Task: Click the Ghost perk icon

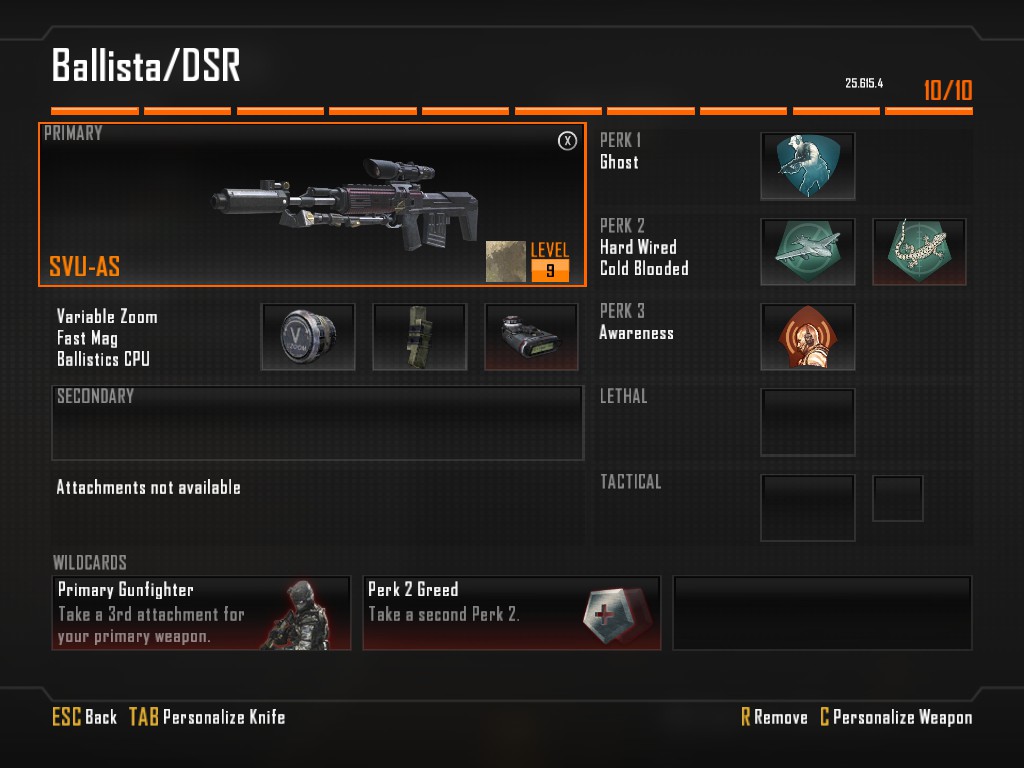Action: pos(808,166)
